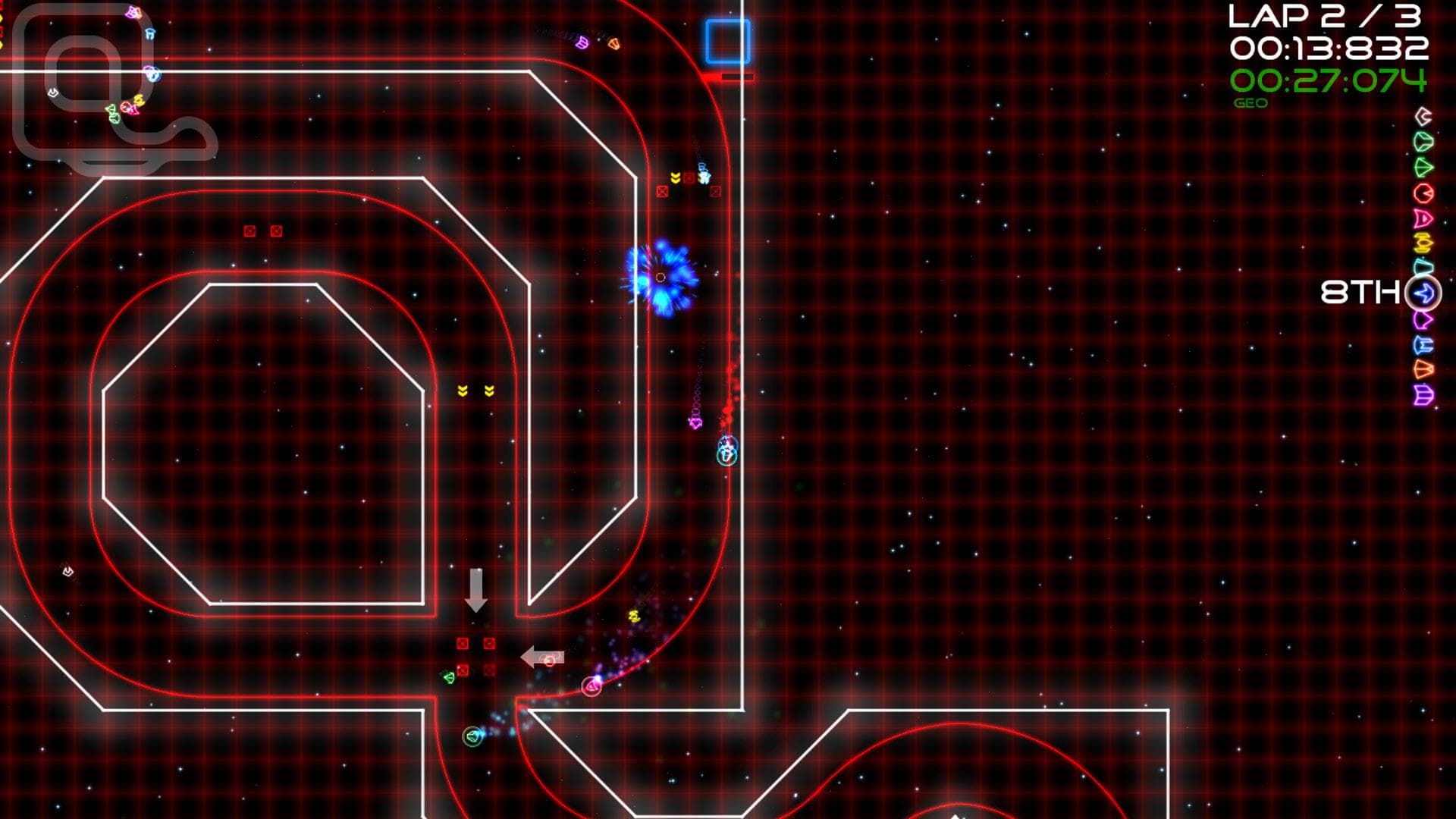Click the red ship icon in the standings
The height and width of the screenshot is (819, 1456).
click(1422, 193)
